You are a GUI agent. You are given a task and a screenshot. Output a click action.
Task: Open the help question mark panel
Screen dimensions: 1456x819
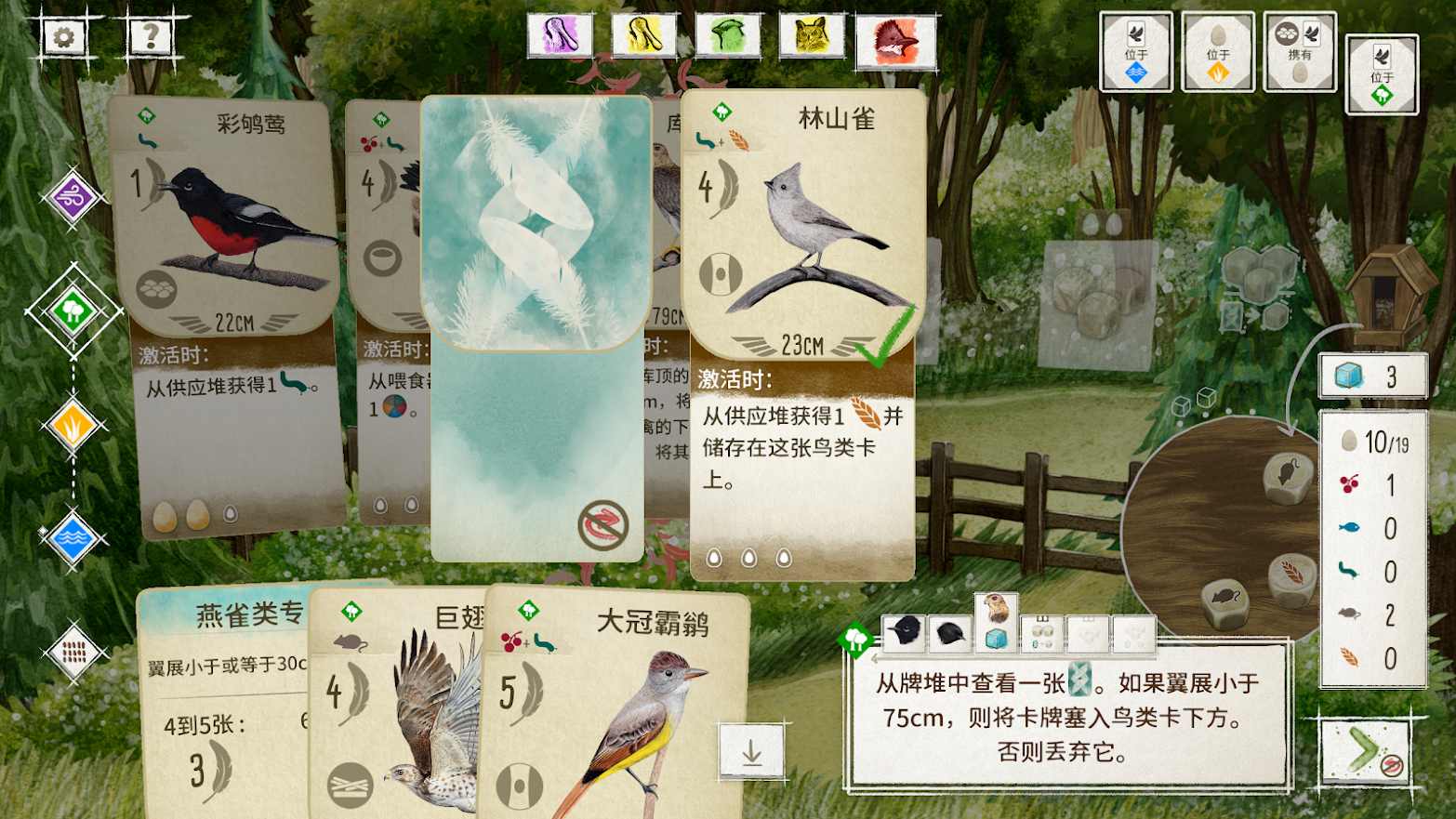(x=149, y=34)
